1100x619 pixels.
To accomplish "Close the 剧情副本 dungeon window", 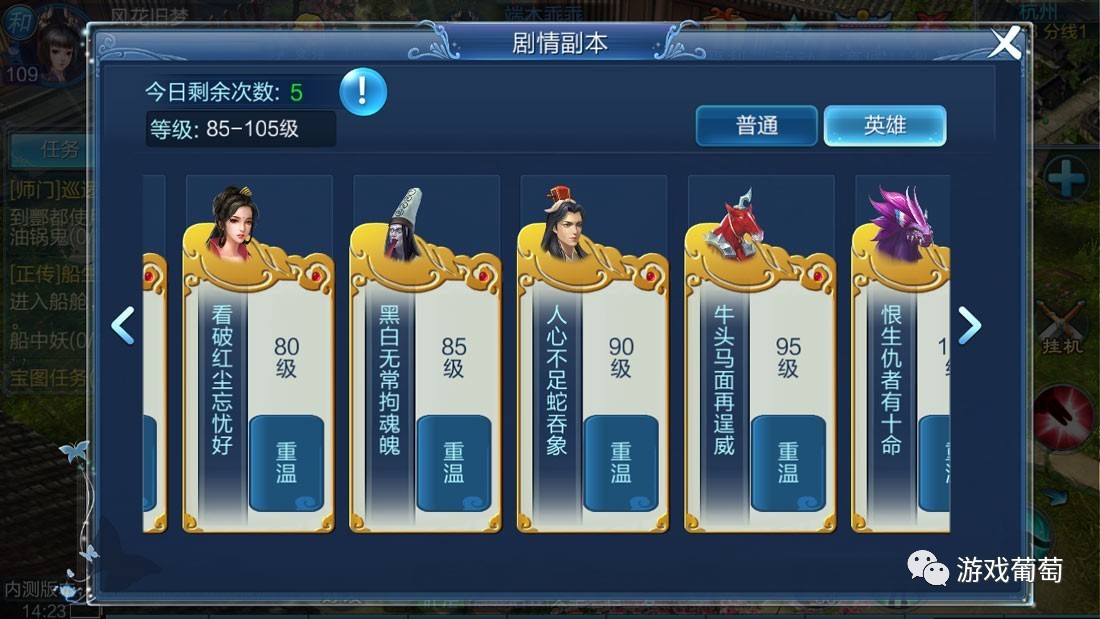I will pos(1005,43).
